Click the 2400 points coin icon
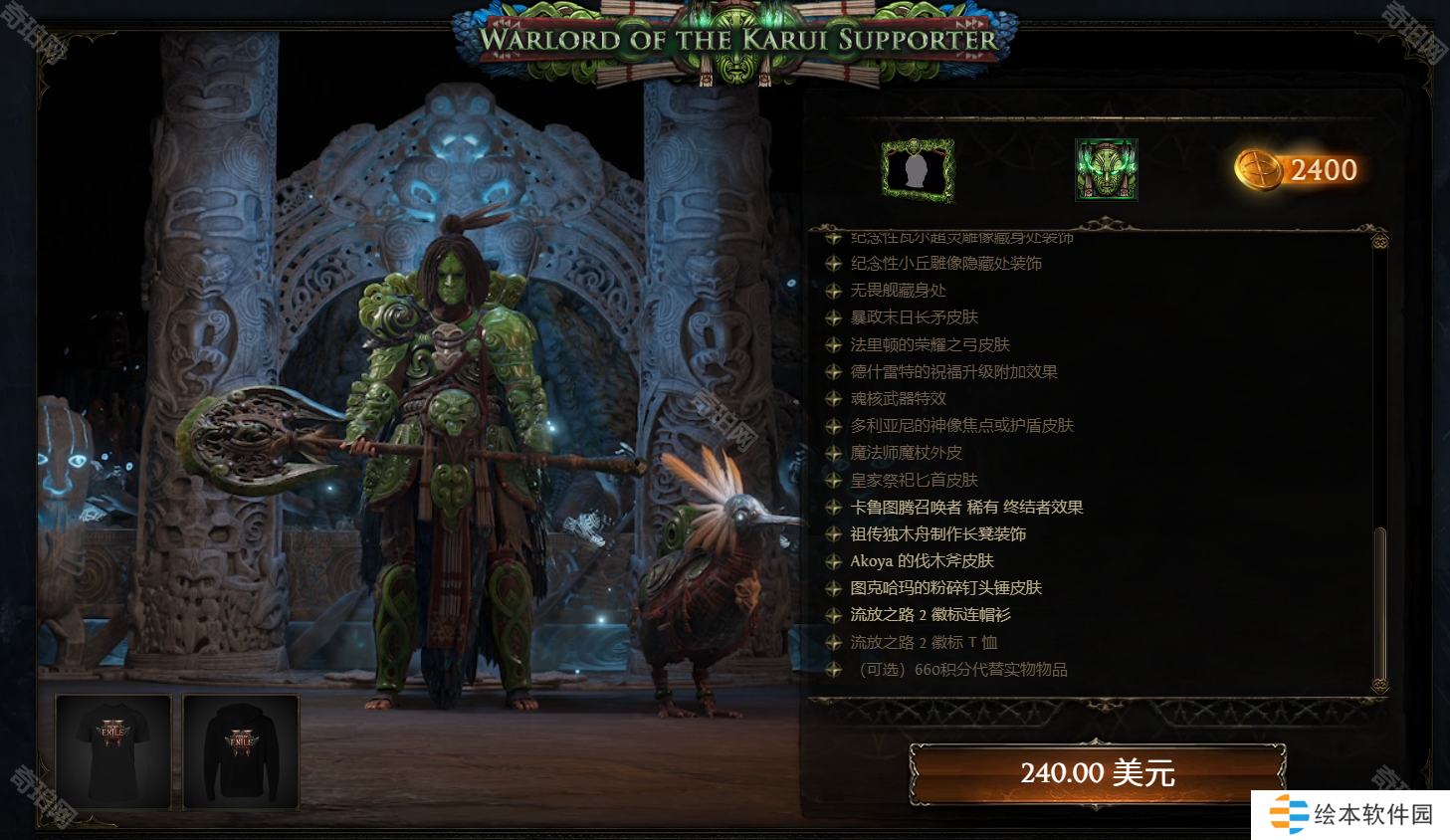This screenshot has height=840, width=1450. point(1260,170)
